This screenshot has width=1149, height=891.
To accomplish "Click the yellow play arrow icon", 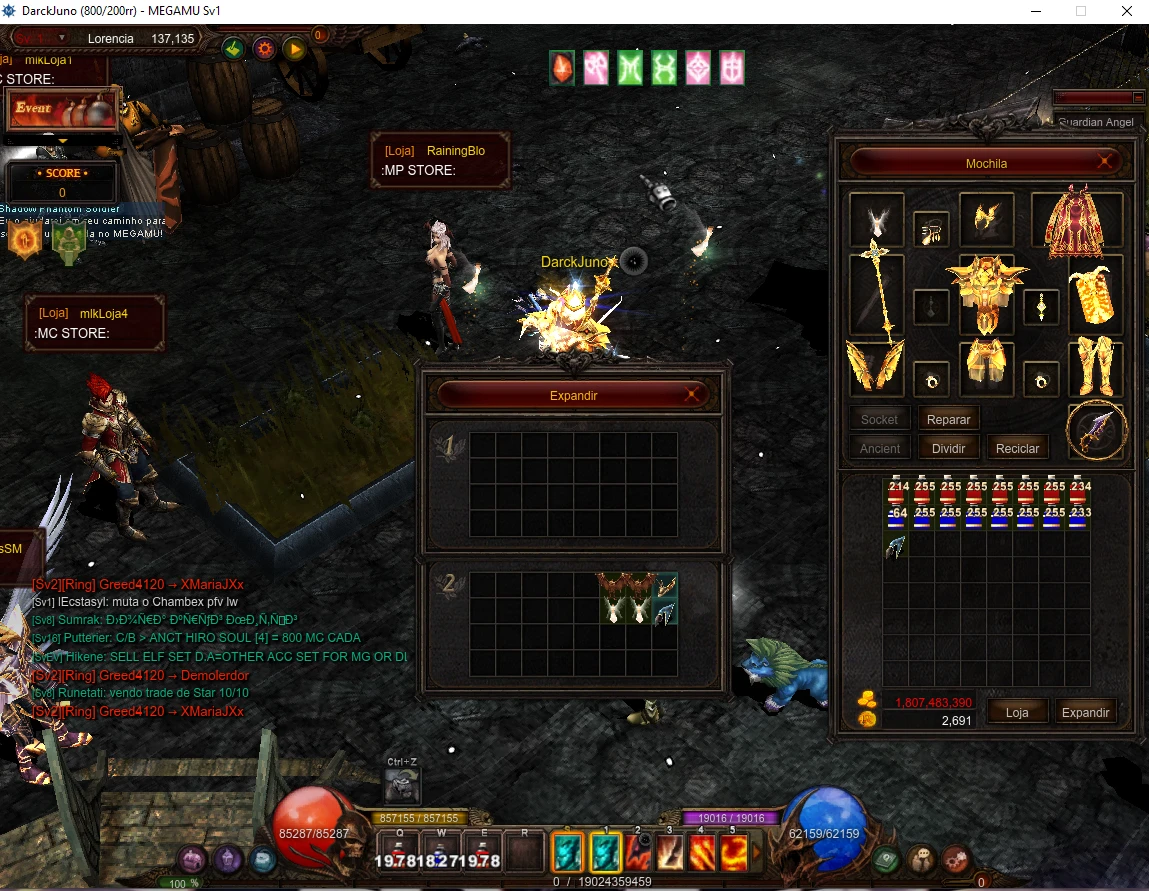I will [x=294, y=48].
